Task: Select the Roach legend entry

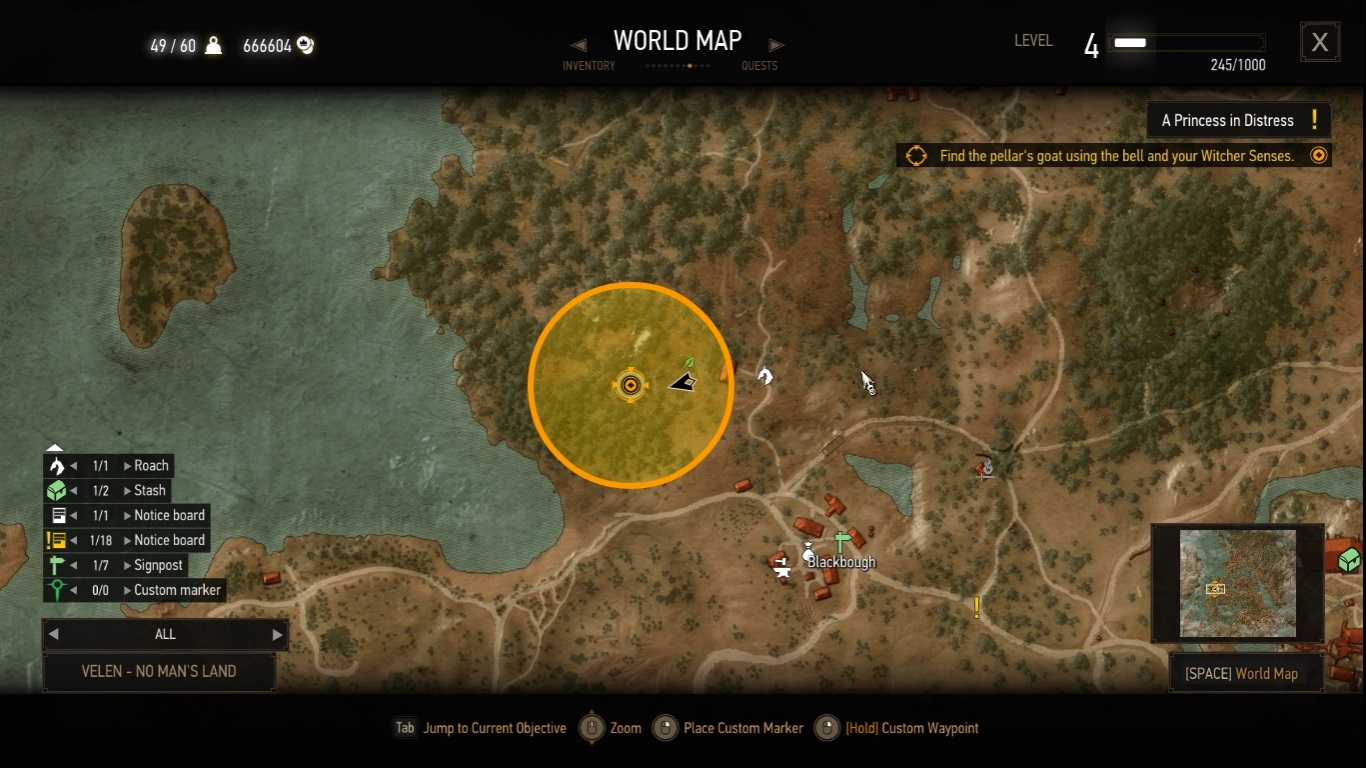Action: pos(151,466)
